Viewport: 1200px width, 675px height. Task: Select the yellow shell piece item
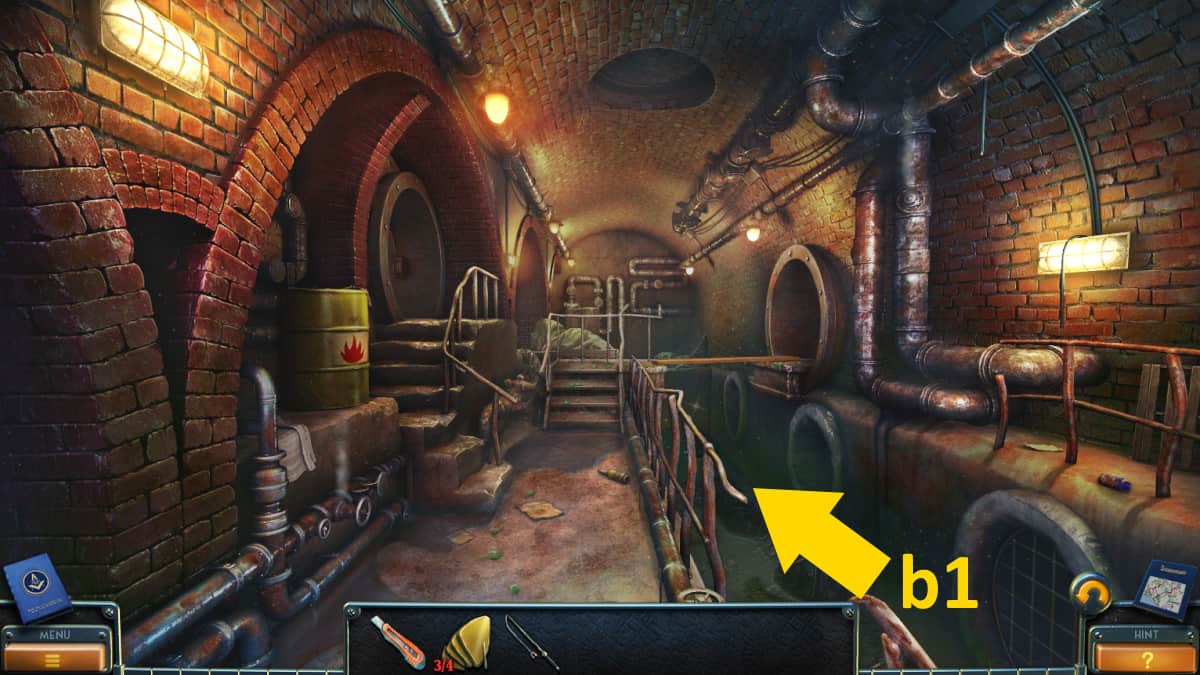click(466, 640)
